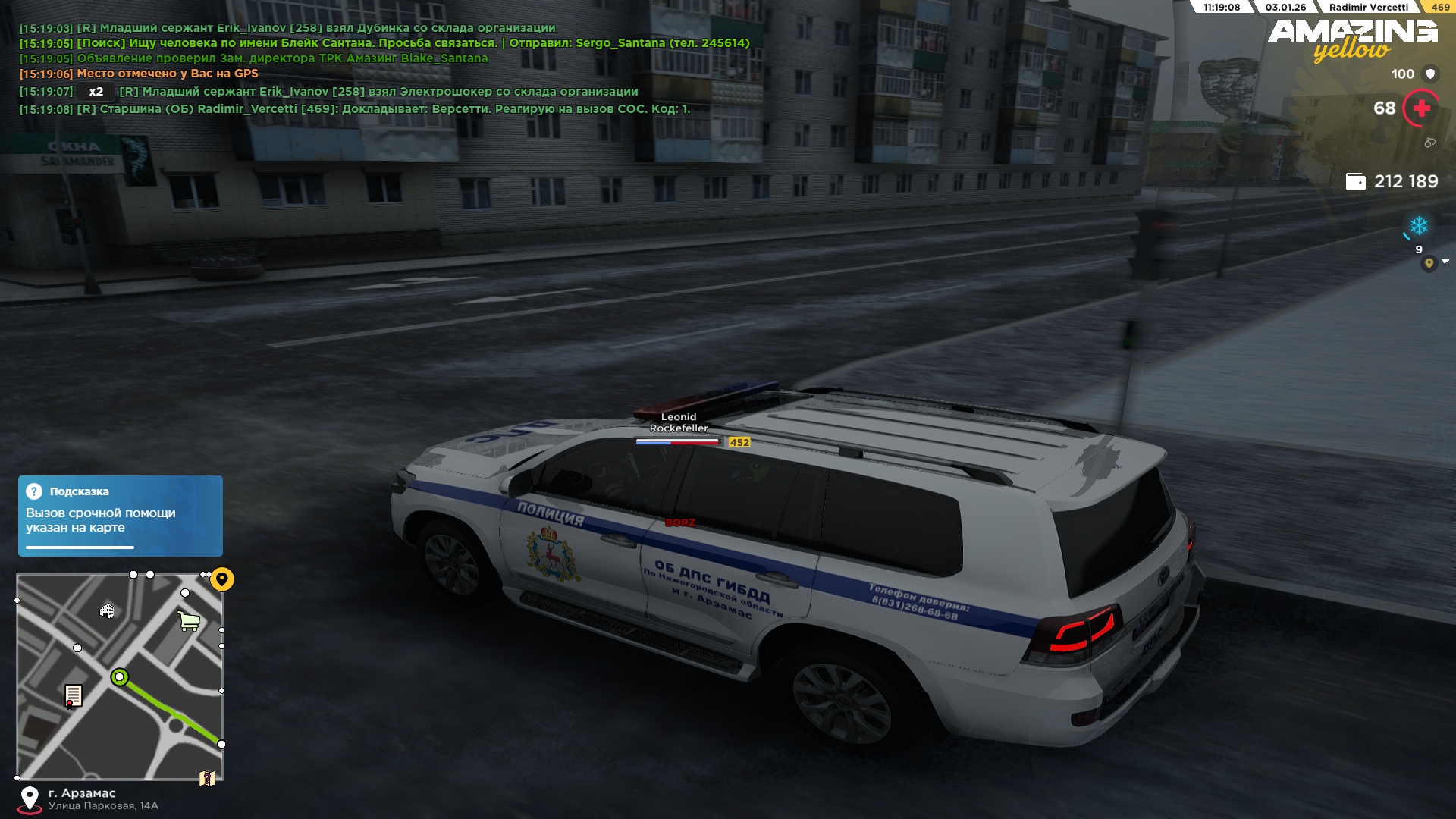Click the x2 repeat badge in chat
Viewport: 1456px width, 819px height.
click(96, 92)
